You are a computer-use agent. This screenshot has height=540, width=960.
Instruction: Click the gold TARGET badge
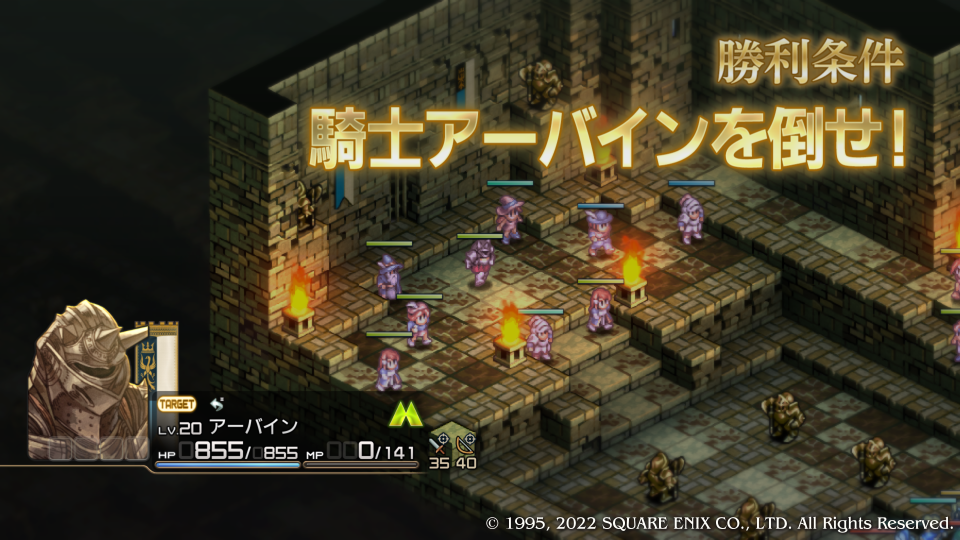click(177, 405)
